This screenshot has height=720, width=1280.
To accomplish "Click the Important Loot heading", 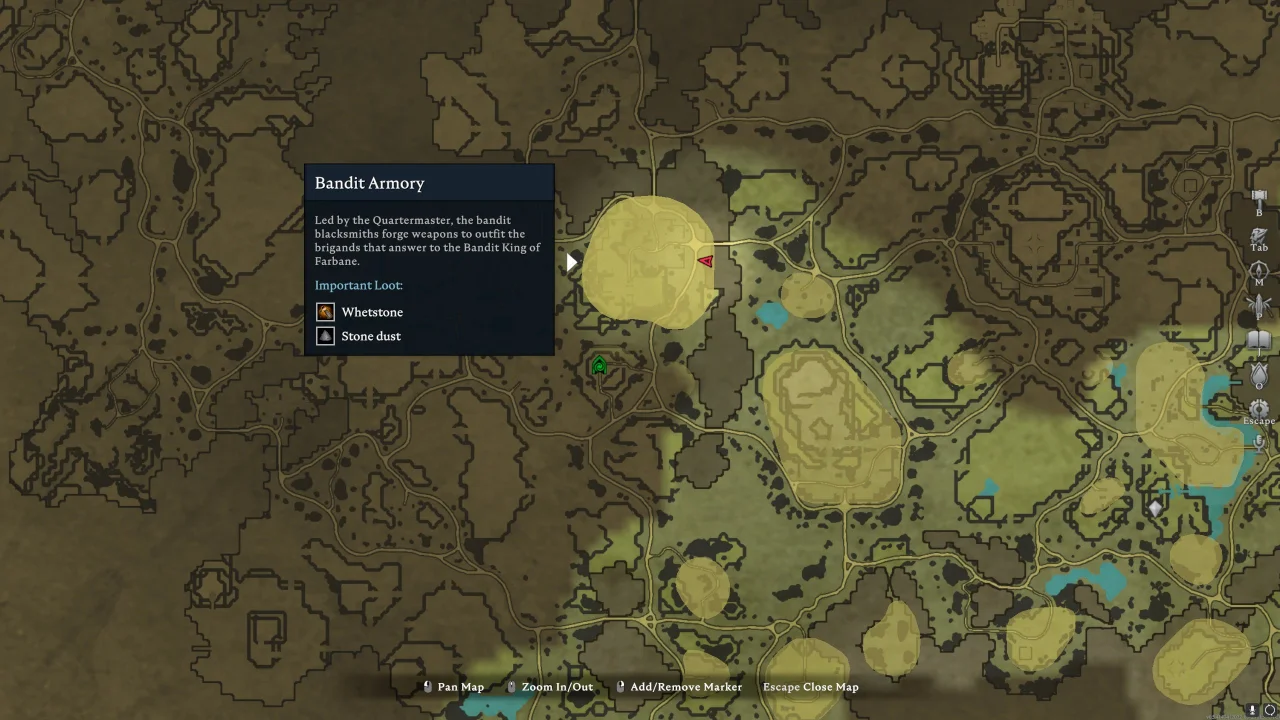I will pyautogui.click(x=358, y=285).
